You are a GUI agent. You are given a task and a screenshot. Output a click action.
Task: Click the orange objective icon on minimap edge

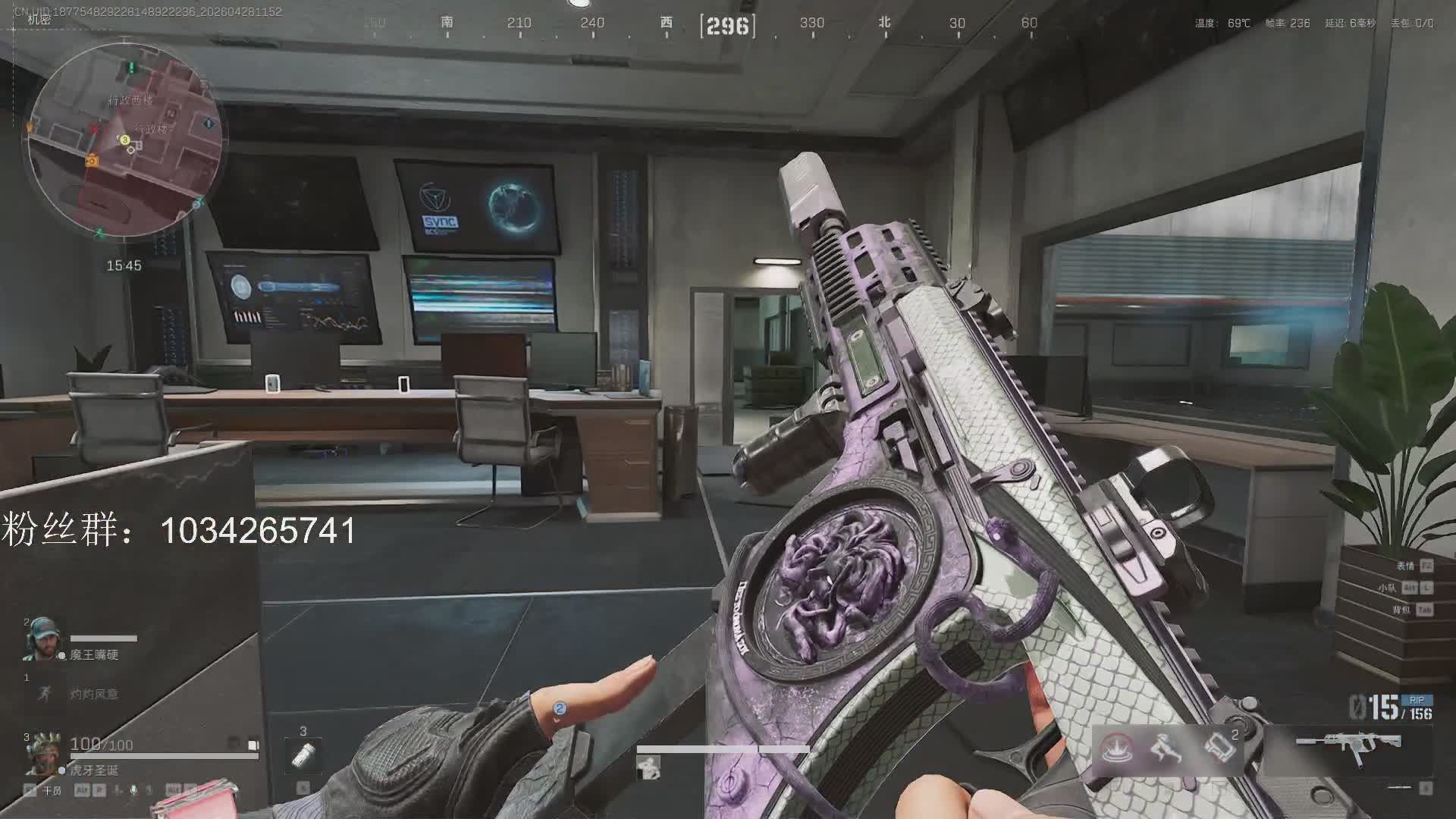click(92, 161)
